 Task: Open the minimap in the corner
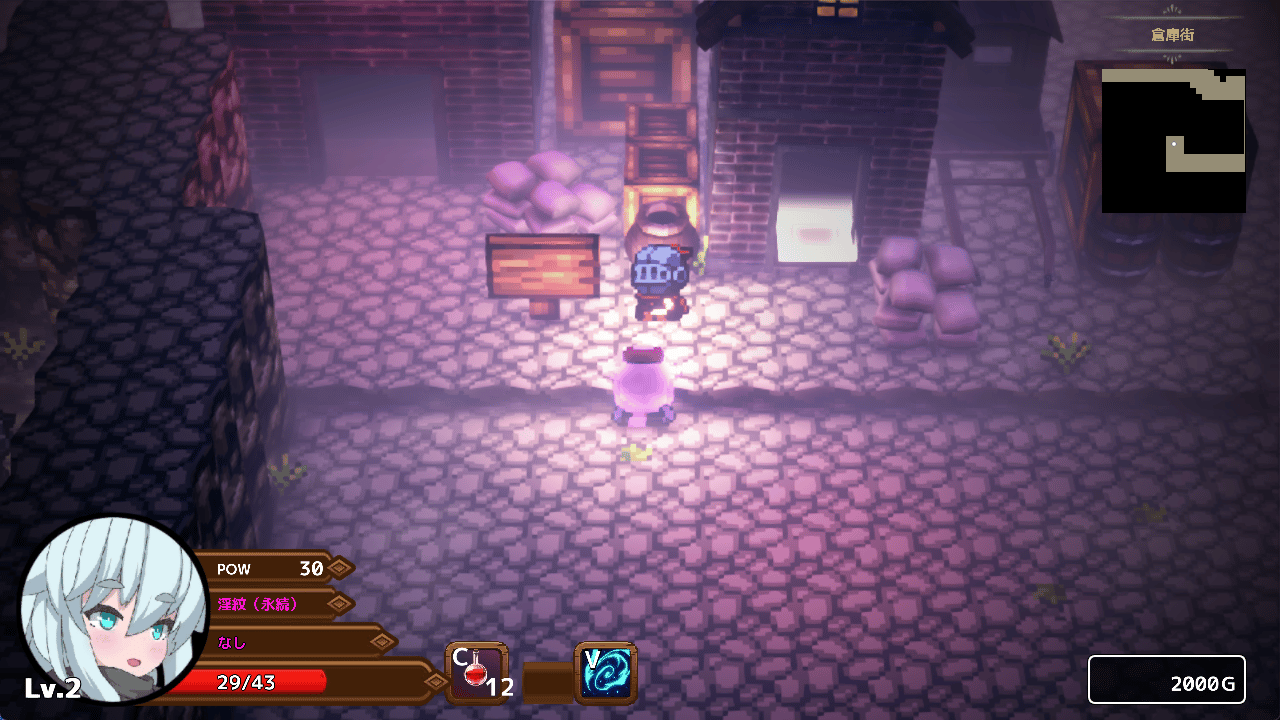coord(1174,140)
